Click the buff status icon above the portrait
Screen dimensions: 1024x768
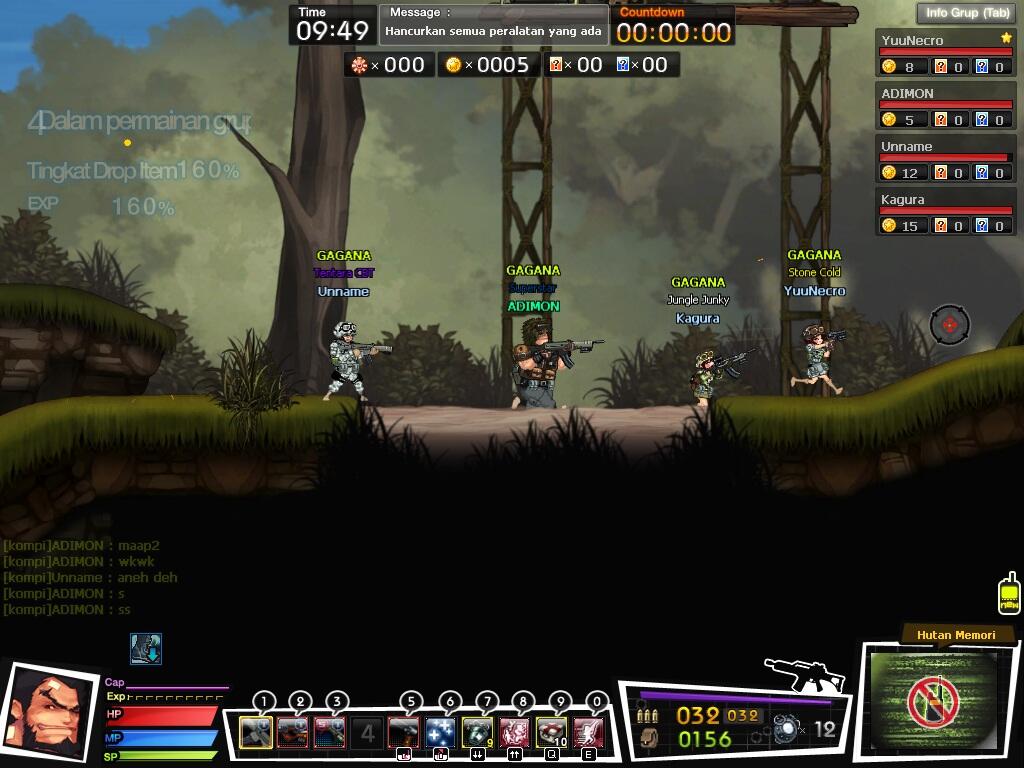click(x=146, y=649)
